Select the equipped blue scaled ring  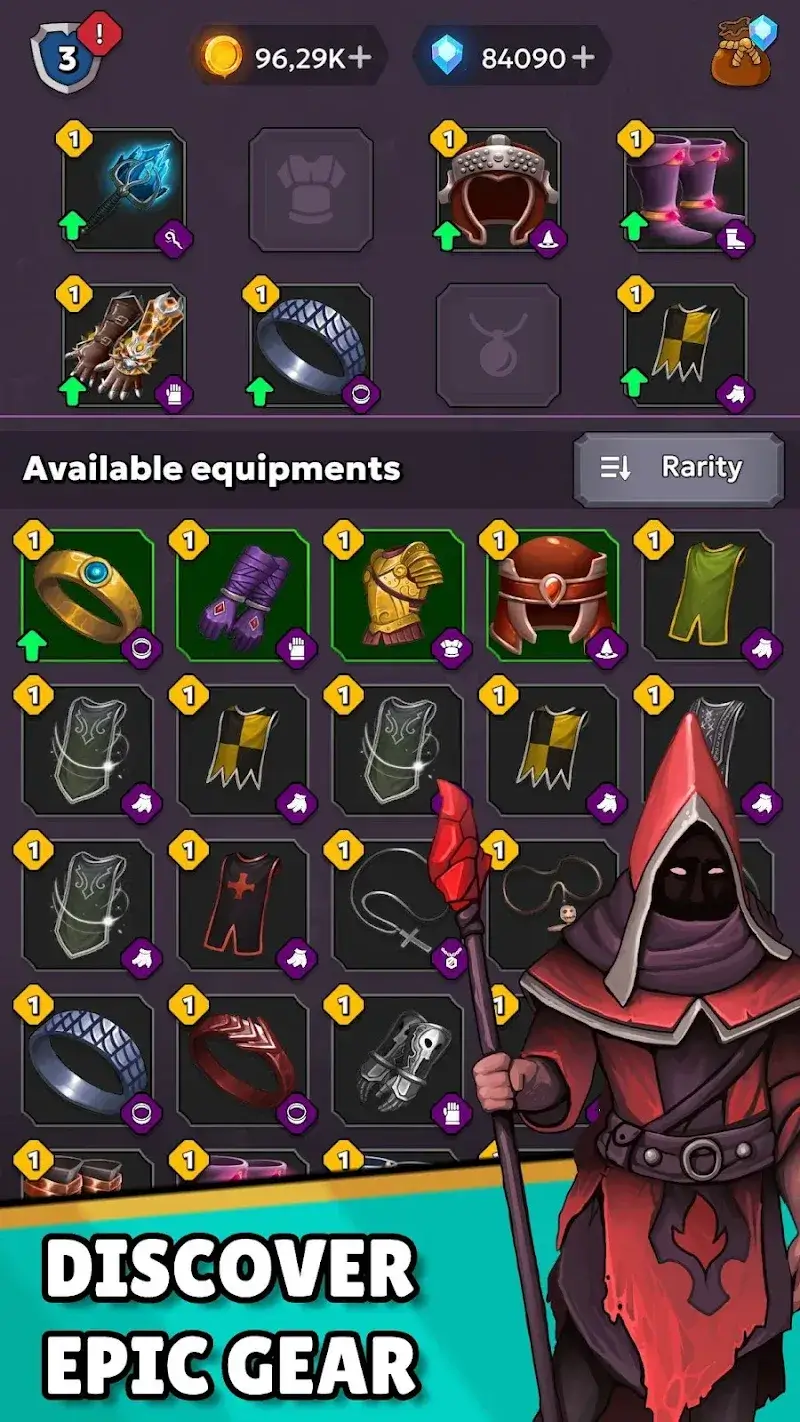(310, 345)
